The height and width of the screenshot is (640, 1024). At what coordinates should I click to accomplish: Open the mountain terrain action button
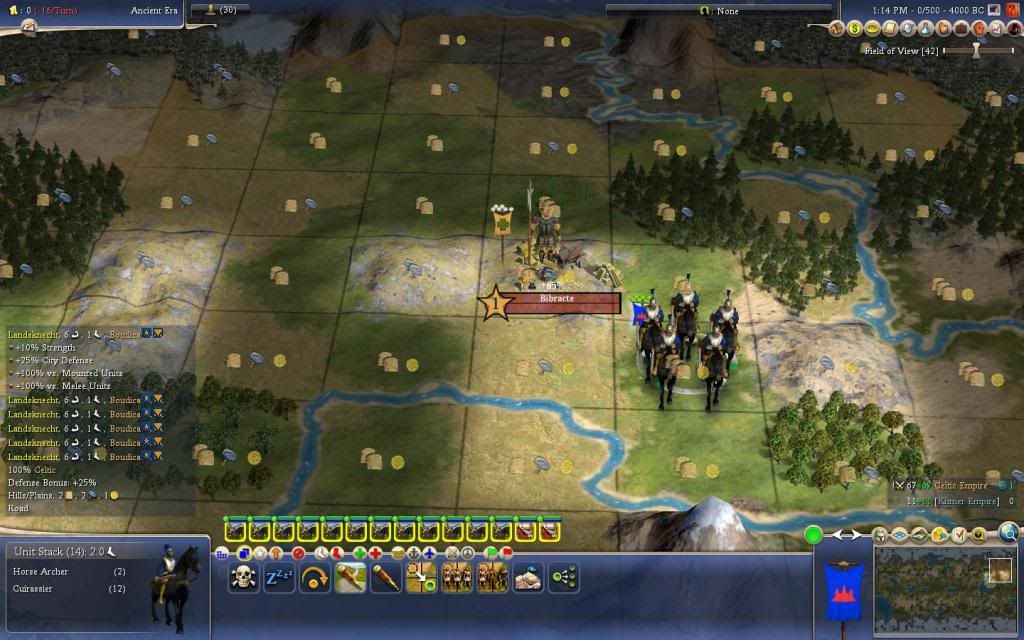point(528,577)
